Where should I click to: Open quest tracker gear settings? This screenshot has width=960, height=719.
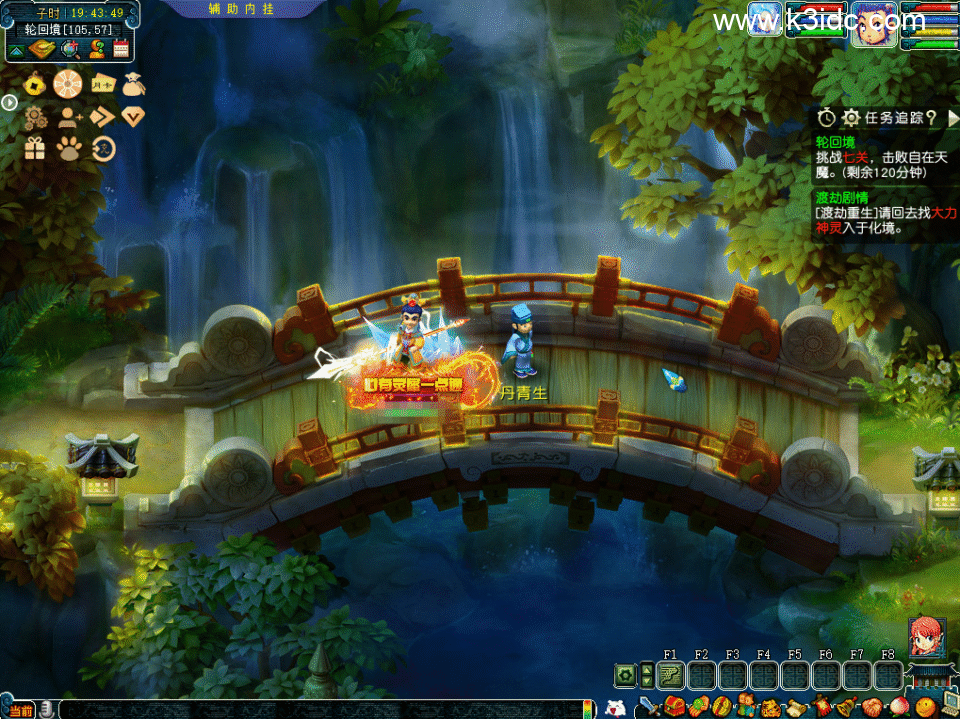(x=851, y=118)
